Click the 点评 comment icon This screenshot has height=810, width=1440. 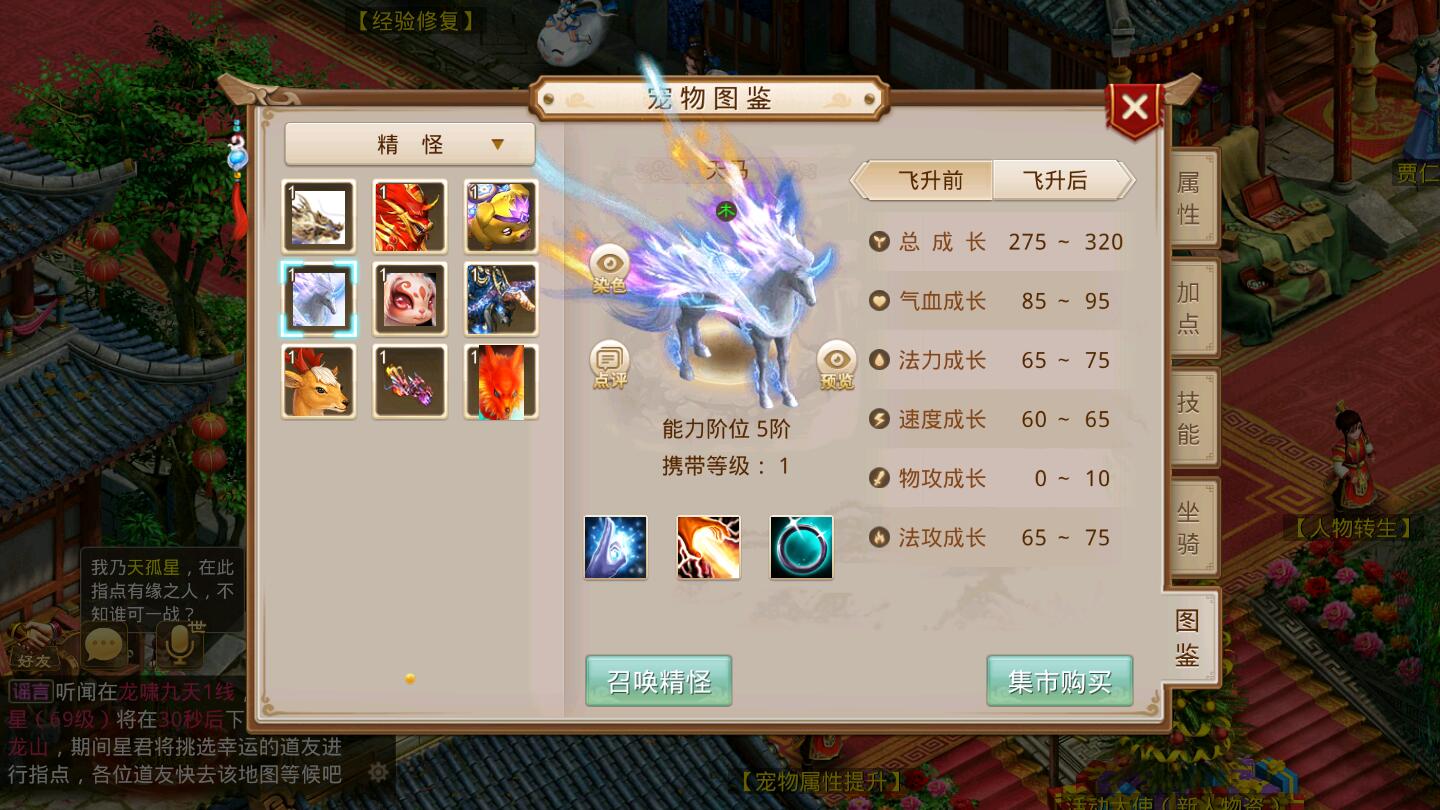609,362
